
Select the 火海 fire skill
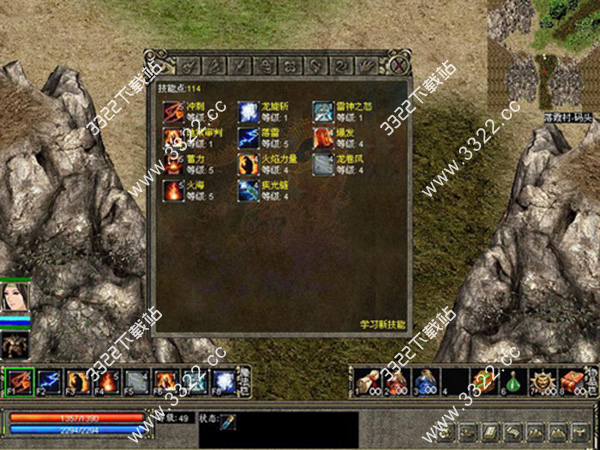tap(172, 189)
